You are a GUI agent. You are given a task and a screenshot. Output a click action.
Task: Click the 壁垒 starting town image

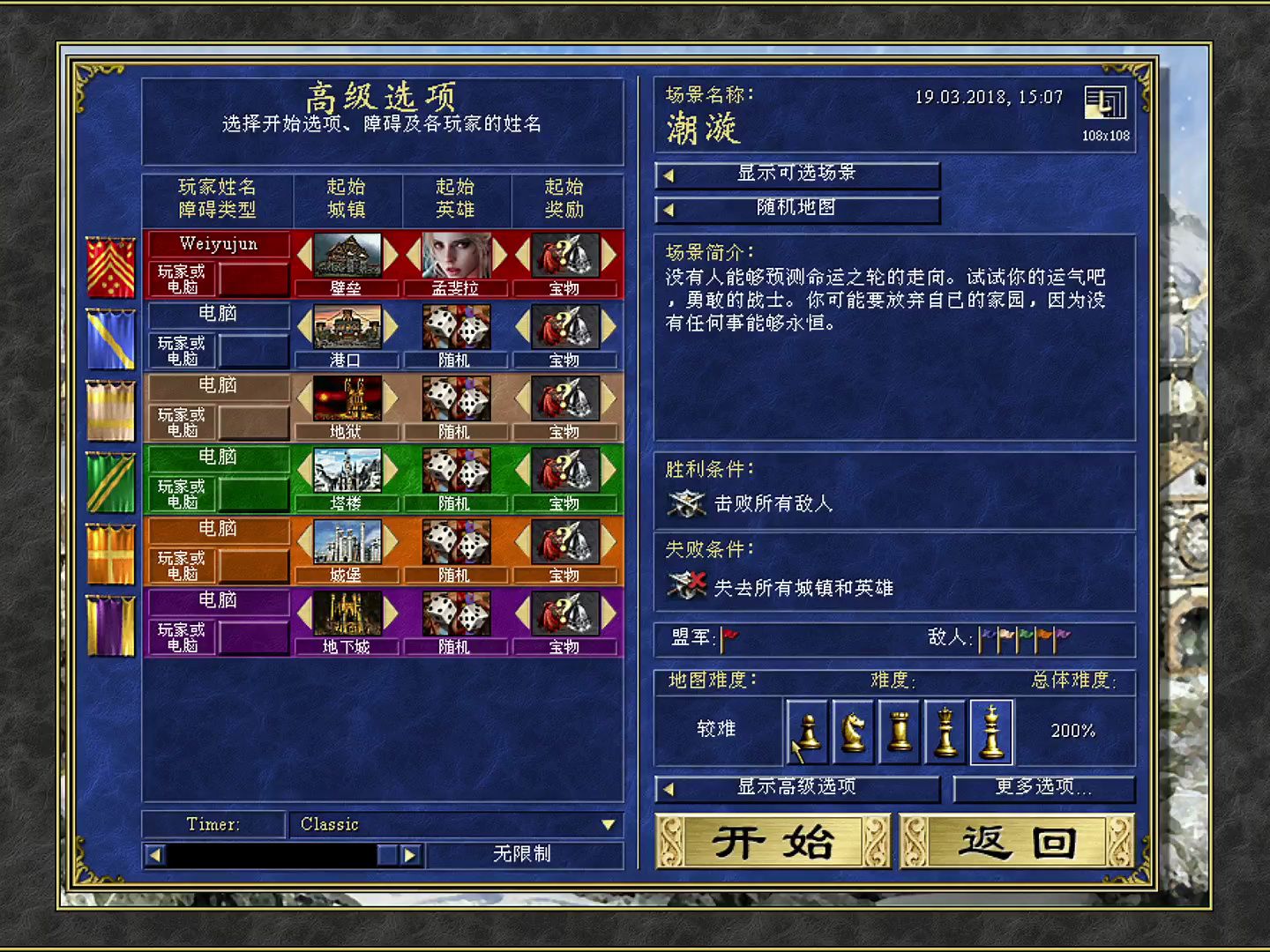click(x=347, y=255)
